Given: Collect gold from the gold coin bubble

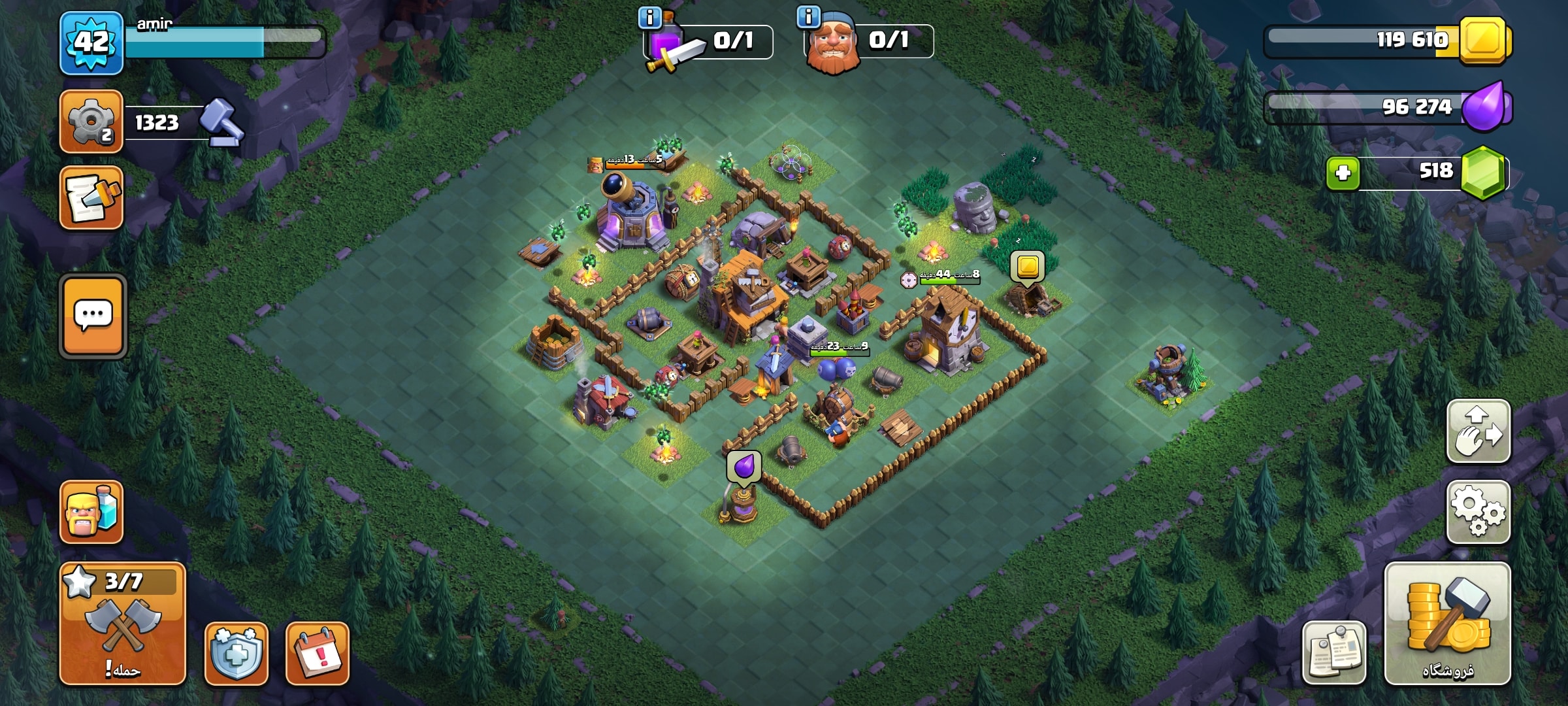Looking at the screenshot, I should [x=1028, y=267].
